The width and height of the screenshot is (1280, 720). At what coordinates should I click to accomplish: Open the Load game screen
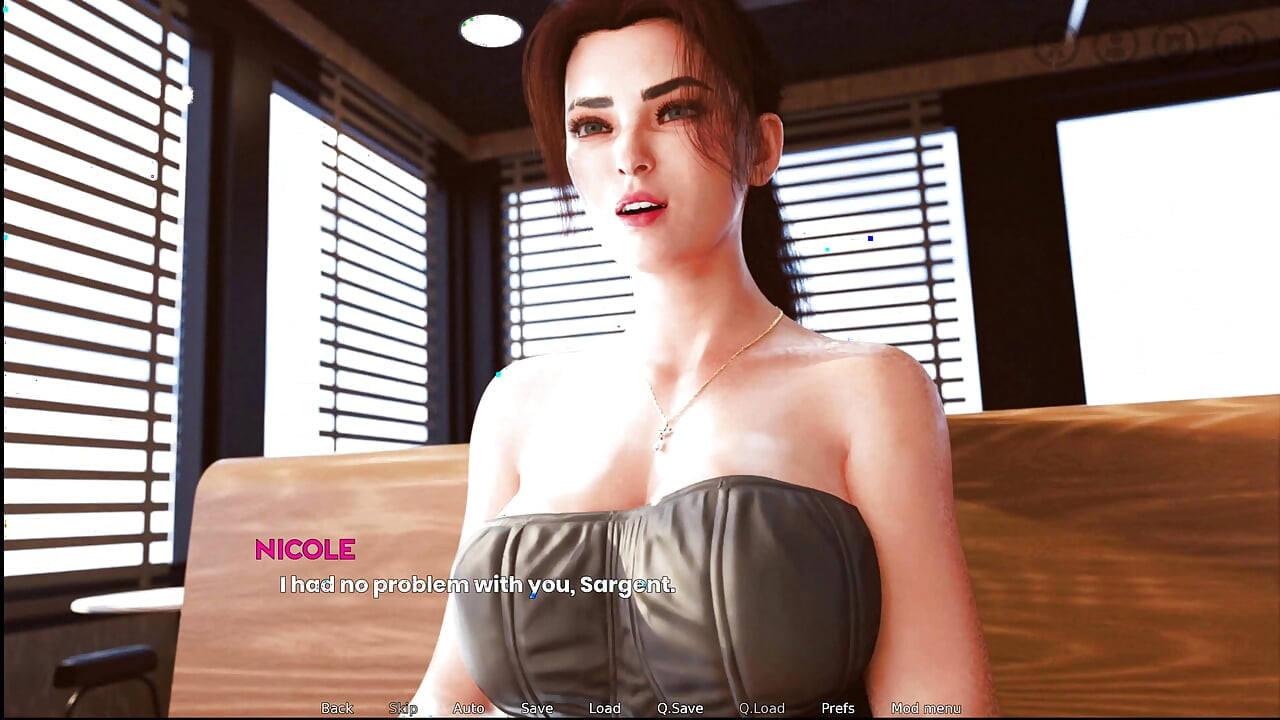point(604,708)
